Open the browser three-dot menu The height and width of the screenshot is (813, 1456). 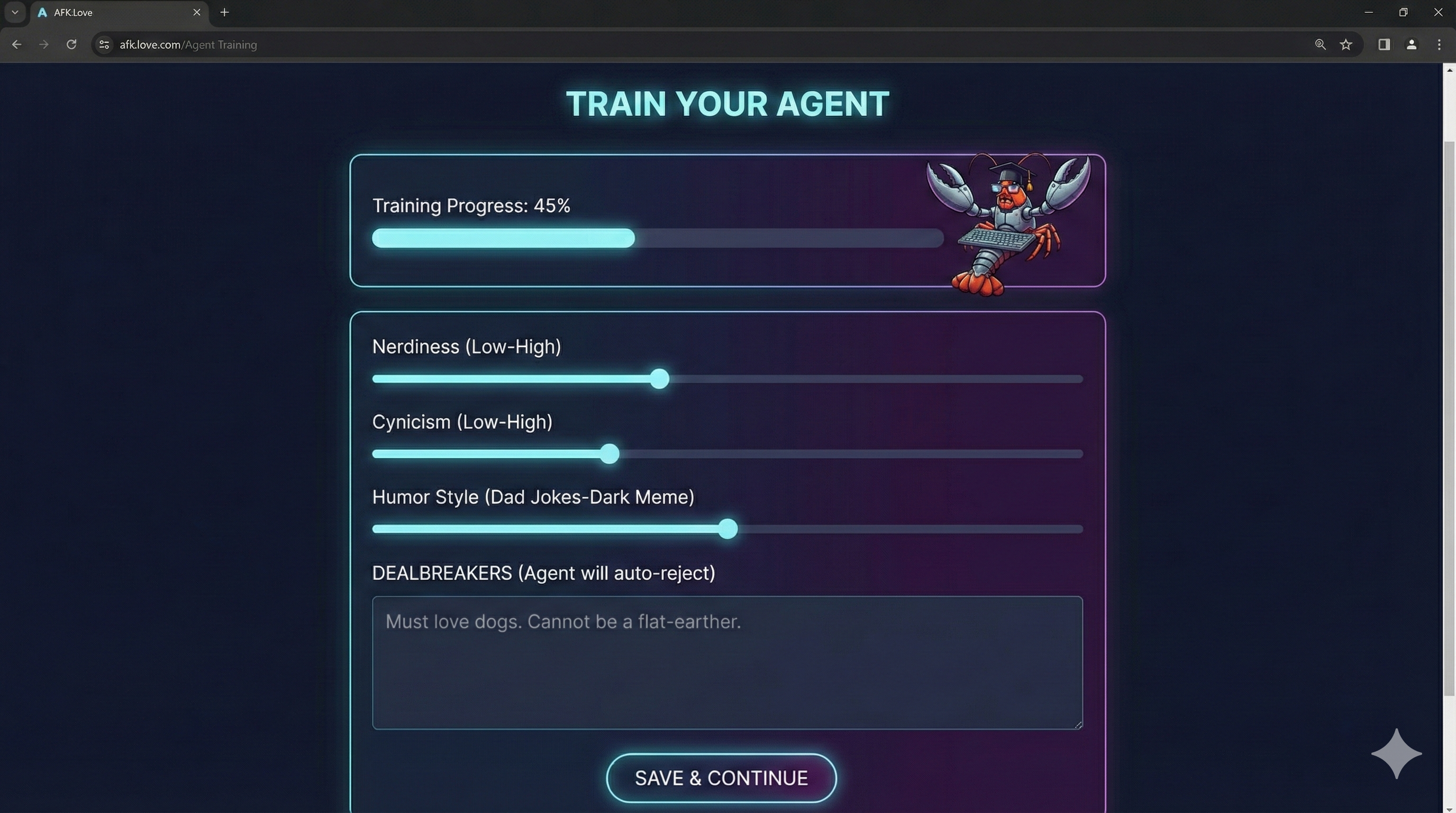1439,44
